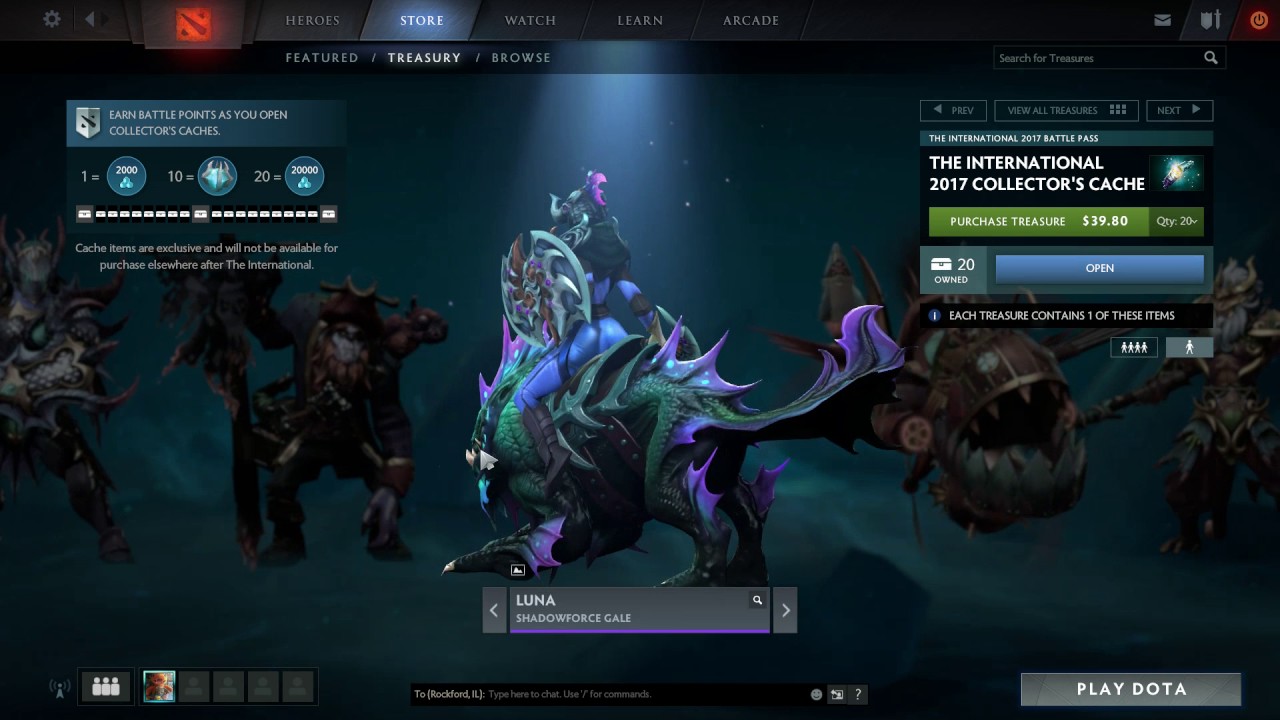The height and width of the screenshot is (720, 1280).
Task: Show the previous item before Luna
Action: pyautogui.click(x=494, y=610)
